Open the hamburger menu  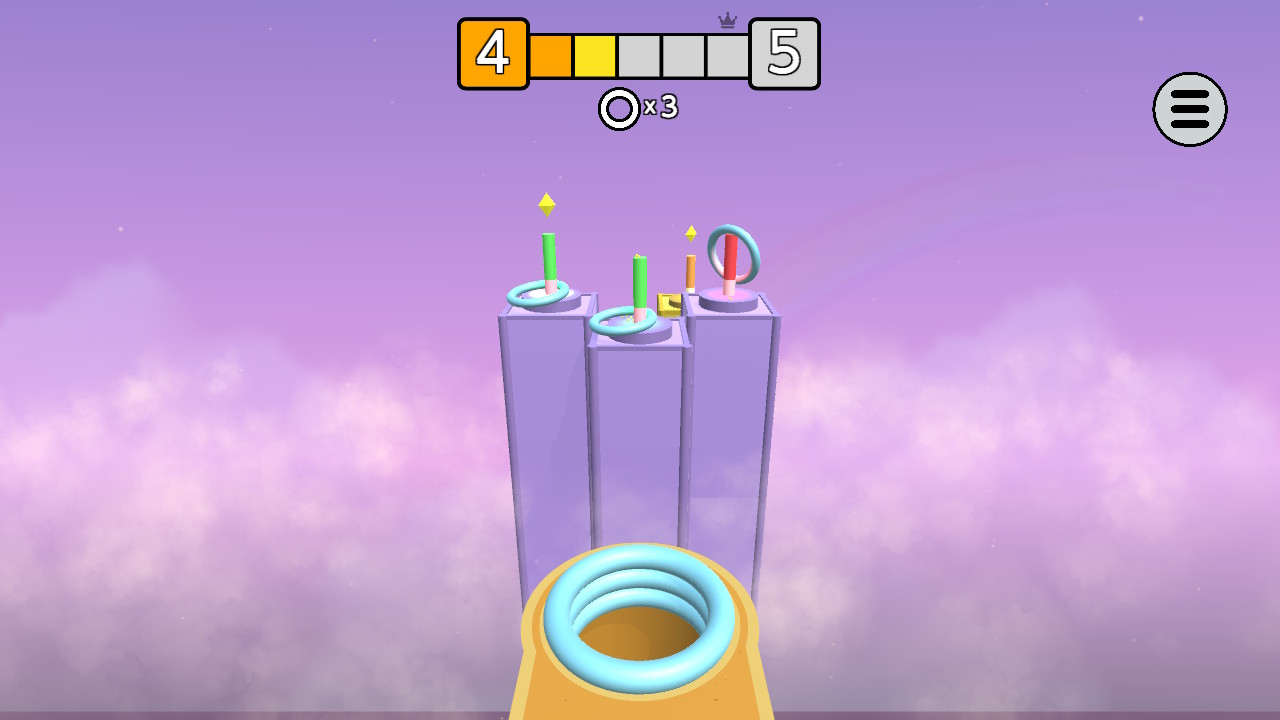1189,110
